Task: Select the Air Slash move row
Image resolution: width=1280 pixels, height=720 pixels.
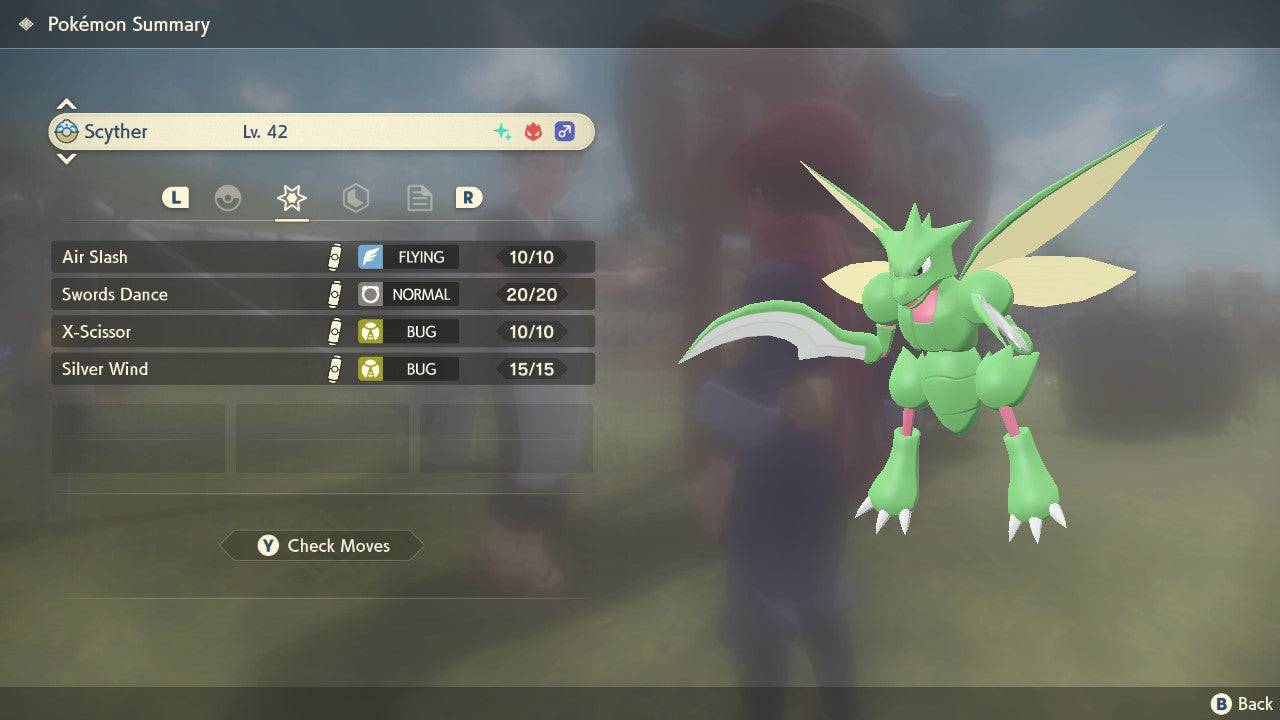Action: click(x=322, y=257)
